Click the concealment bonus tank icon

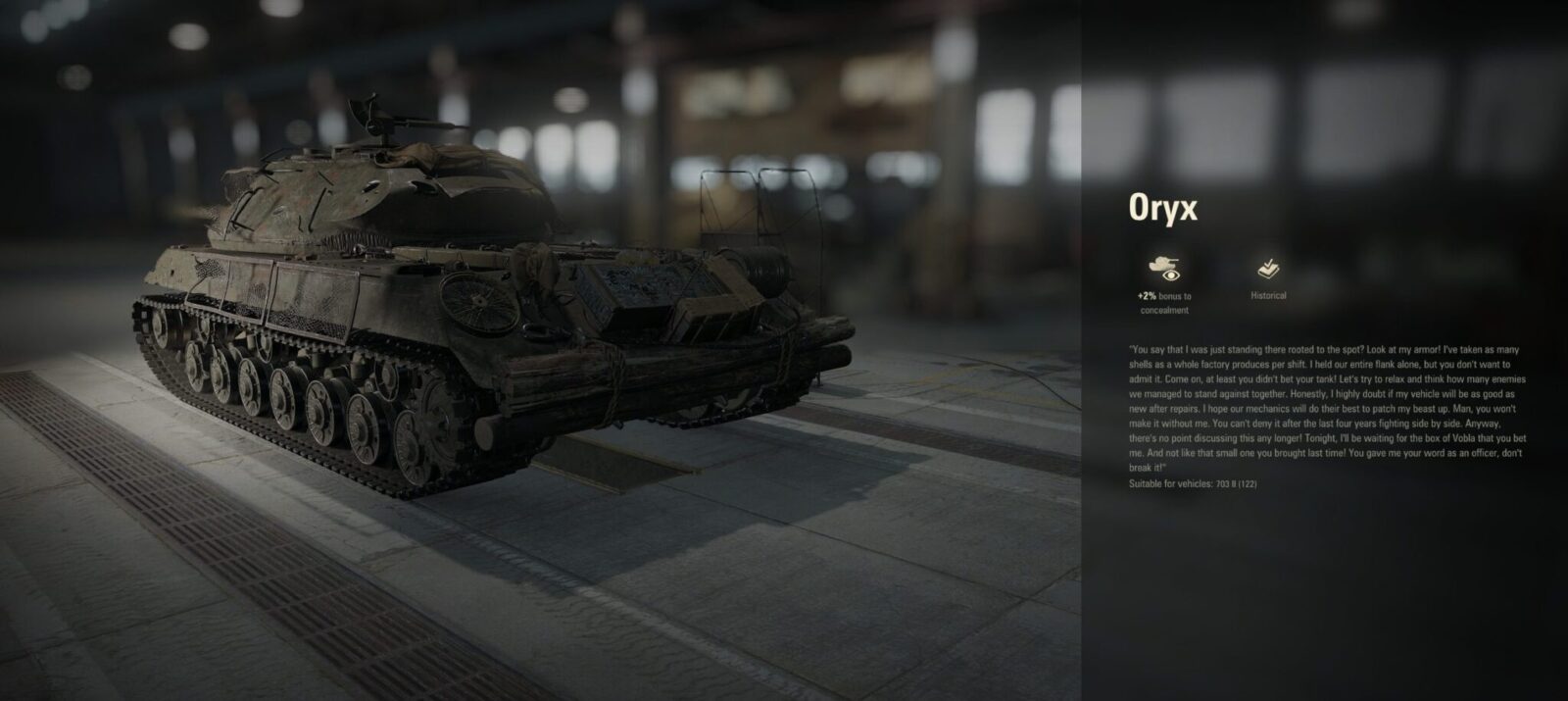(x=1164, y=267)
